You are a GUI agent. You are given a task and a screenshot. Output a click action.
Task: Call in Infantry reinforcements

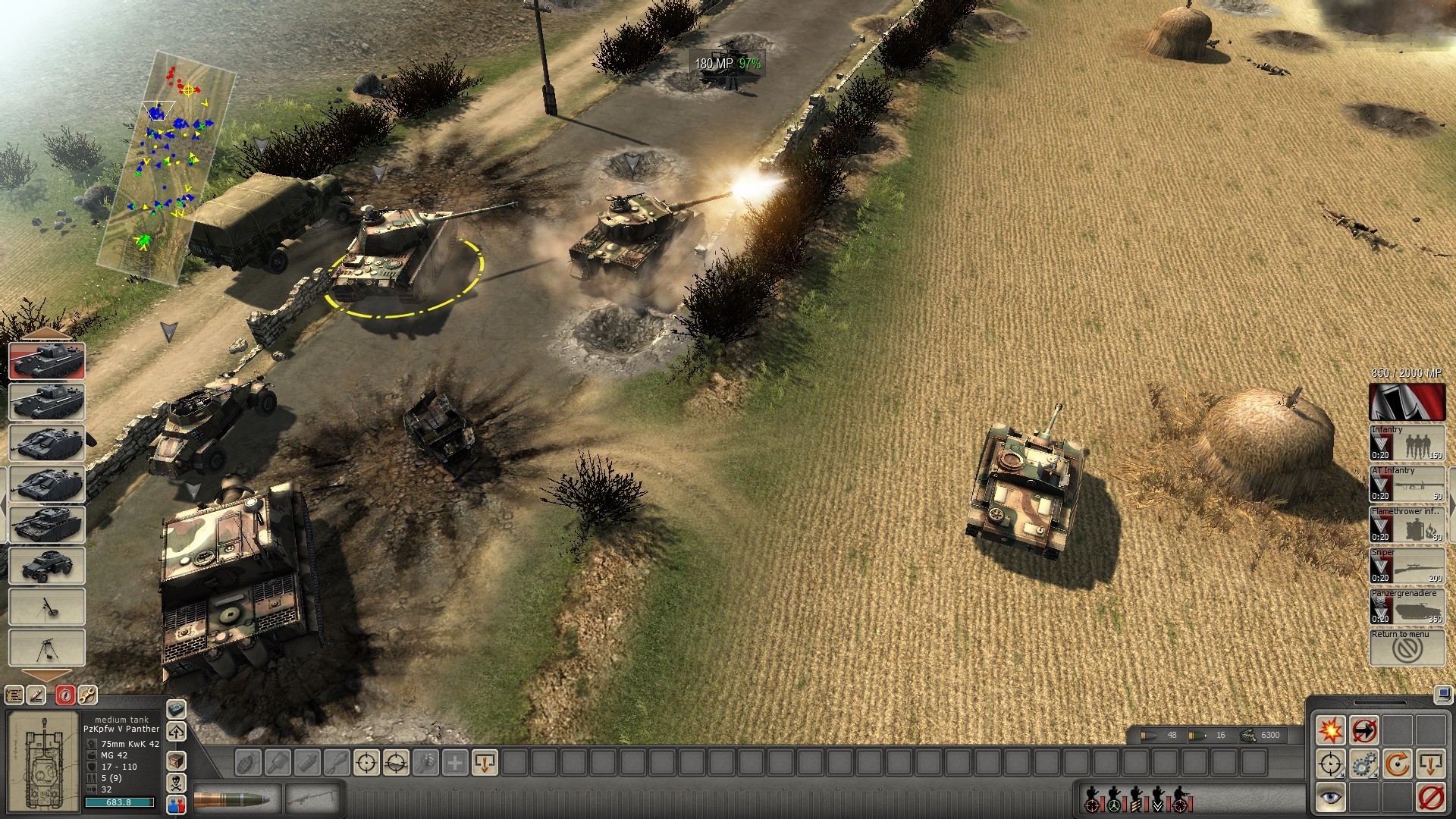1407,442
